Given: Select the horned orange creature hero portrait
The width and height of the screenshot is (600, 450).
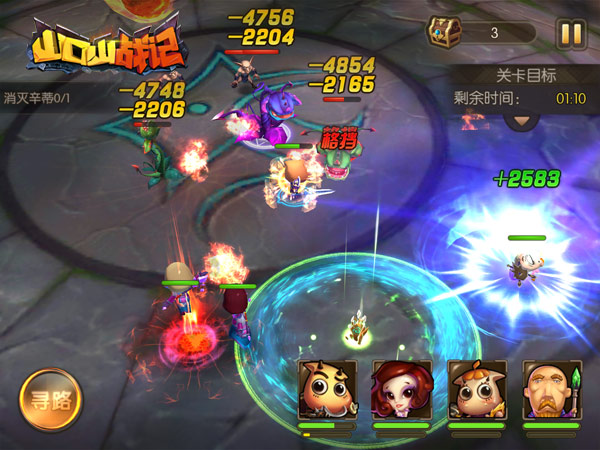Looking at the screenshot, I should [x=327, y=391].
